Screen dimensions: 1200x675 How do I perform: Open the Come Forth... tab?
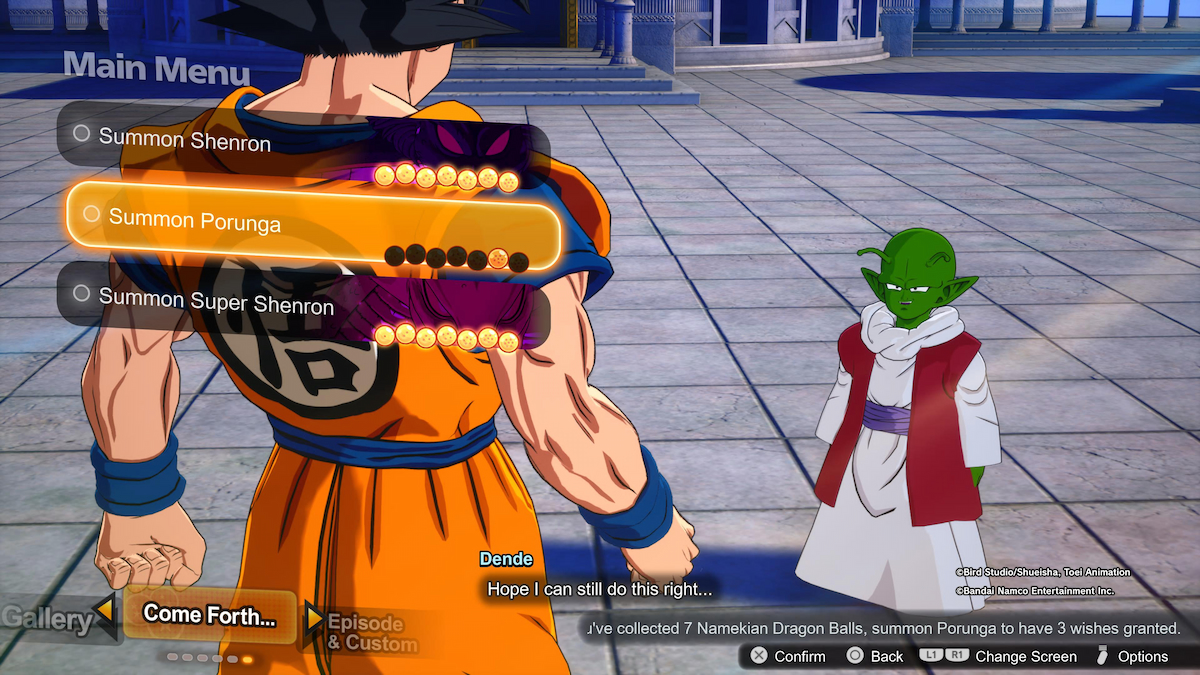[x=210, y=615]
